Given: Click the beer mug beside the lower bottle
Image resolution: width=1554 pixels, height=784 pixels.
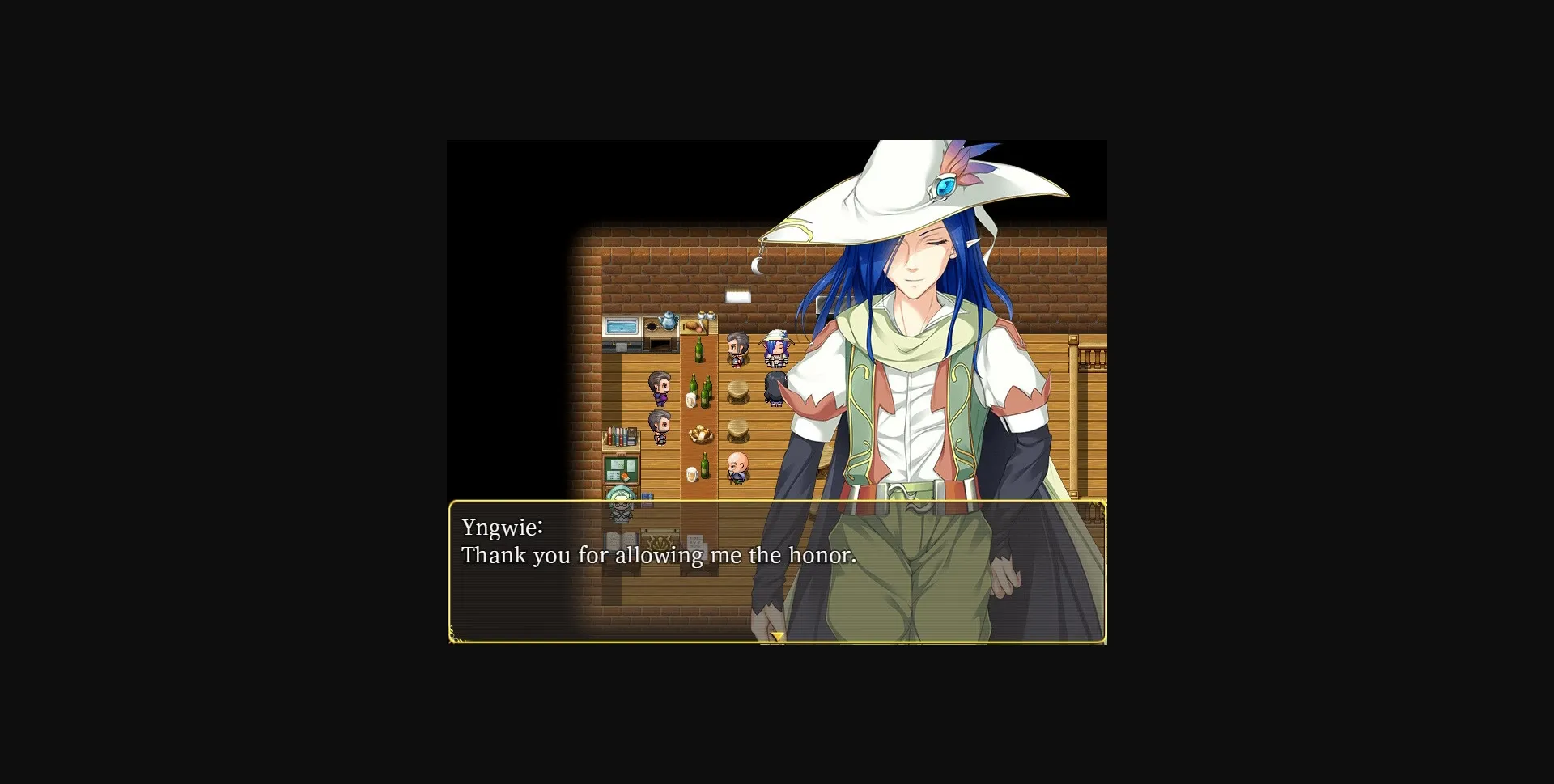Looking at the screenshot, I should point(691,474).
